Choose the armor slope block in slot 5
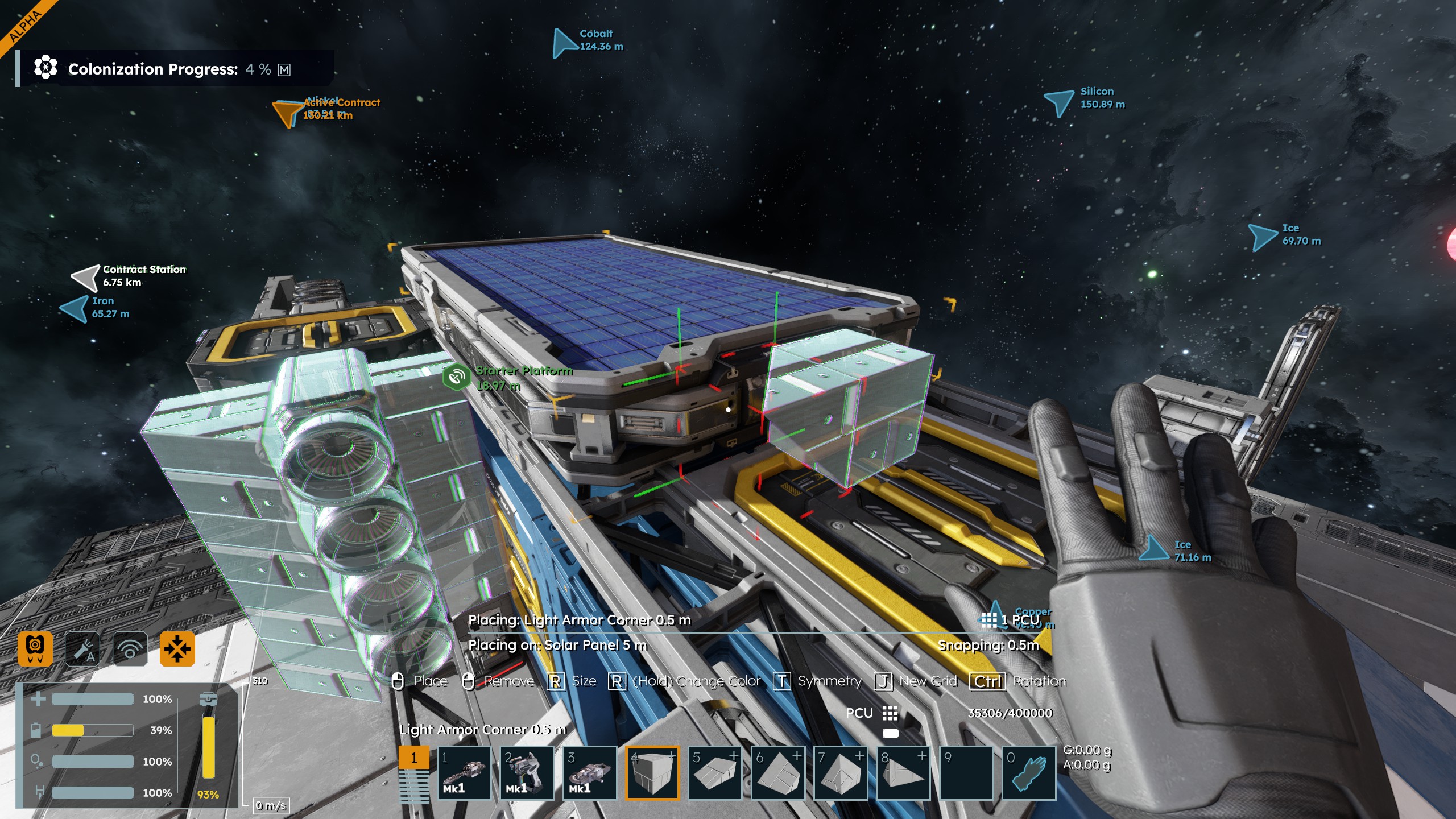The width and height of the screenshot is (1456, 819). coord(715,773)
